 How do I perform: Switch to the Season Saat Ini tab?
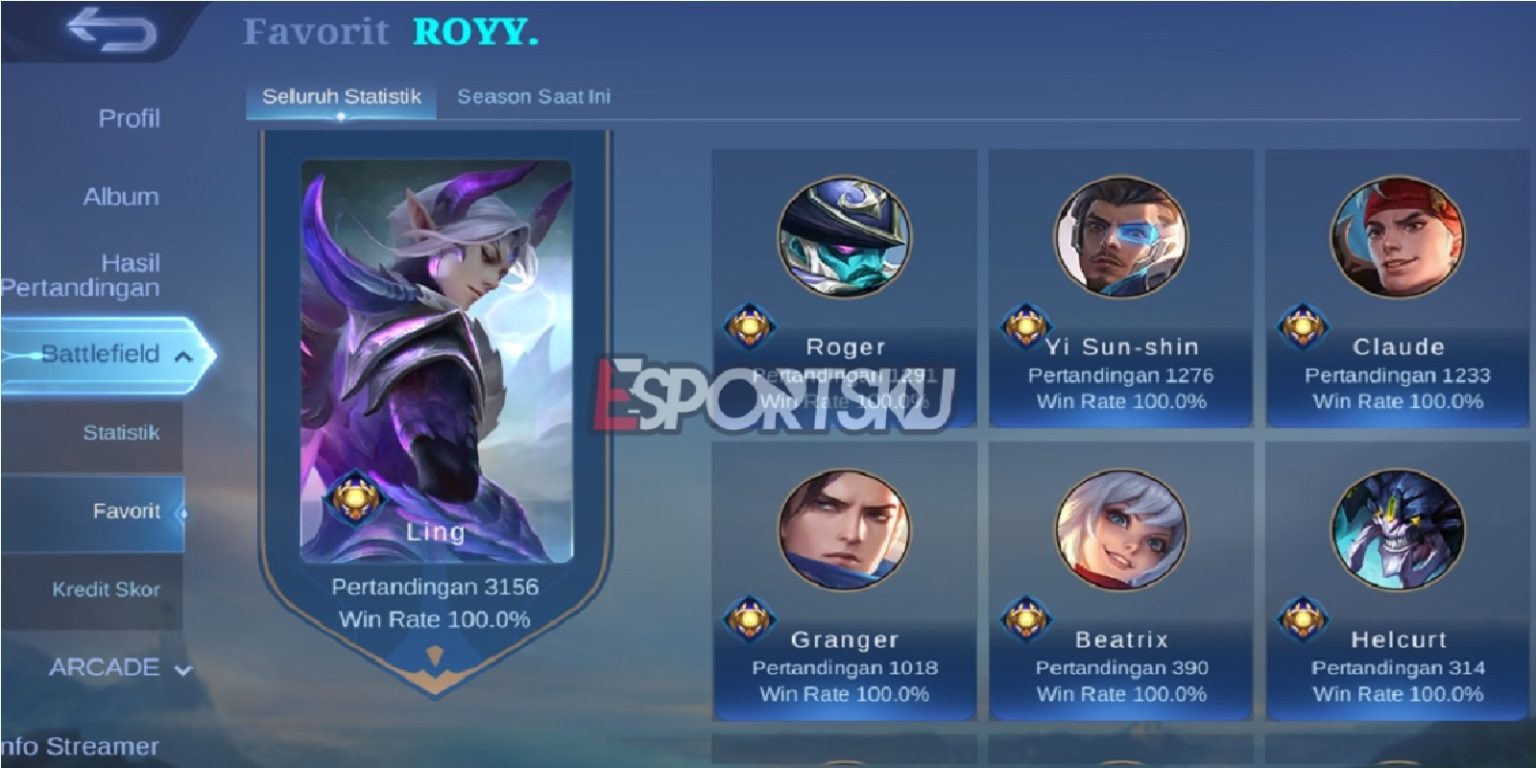(535, 97)
